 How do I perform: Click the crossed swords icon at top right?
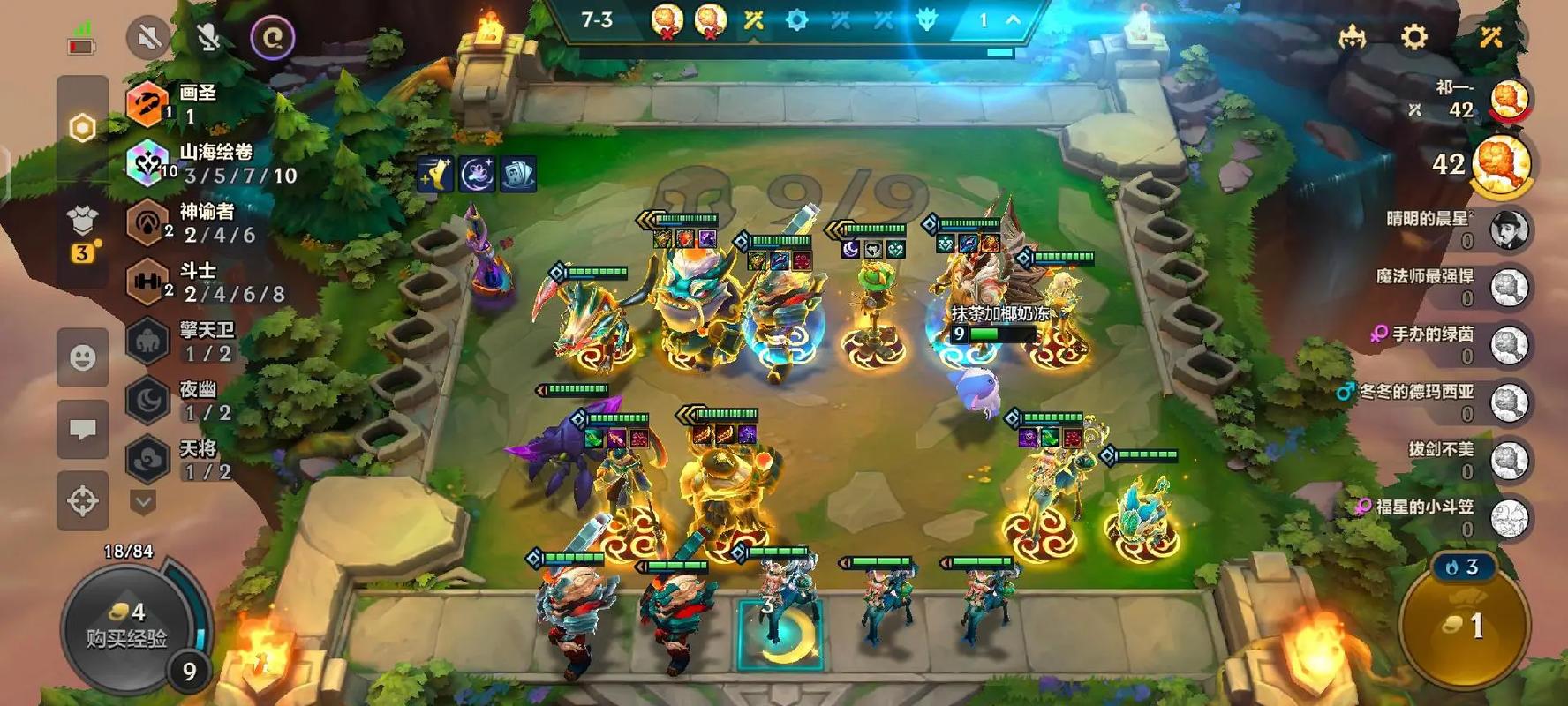pyautogui.click(x=1490, y=37)
